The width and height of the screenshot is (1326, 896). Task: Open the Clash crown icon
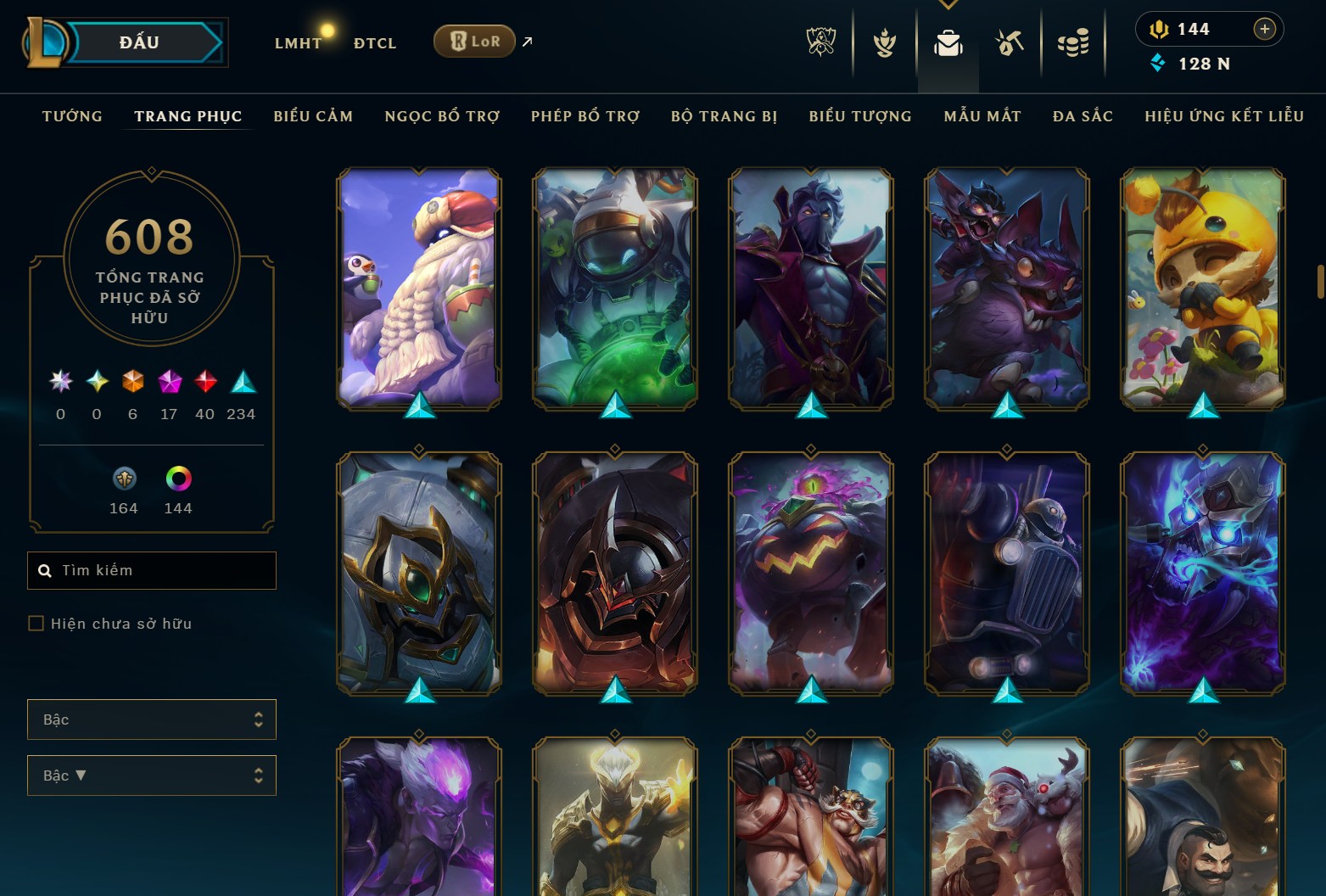tap(884, 44)
